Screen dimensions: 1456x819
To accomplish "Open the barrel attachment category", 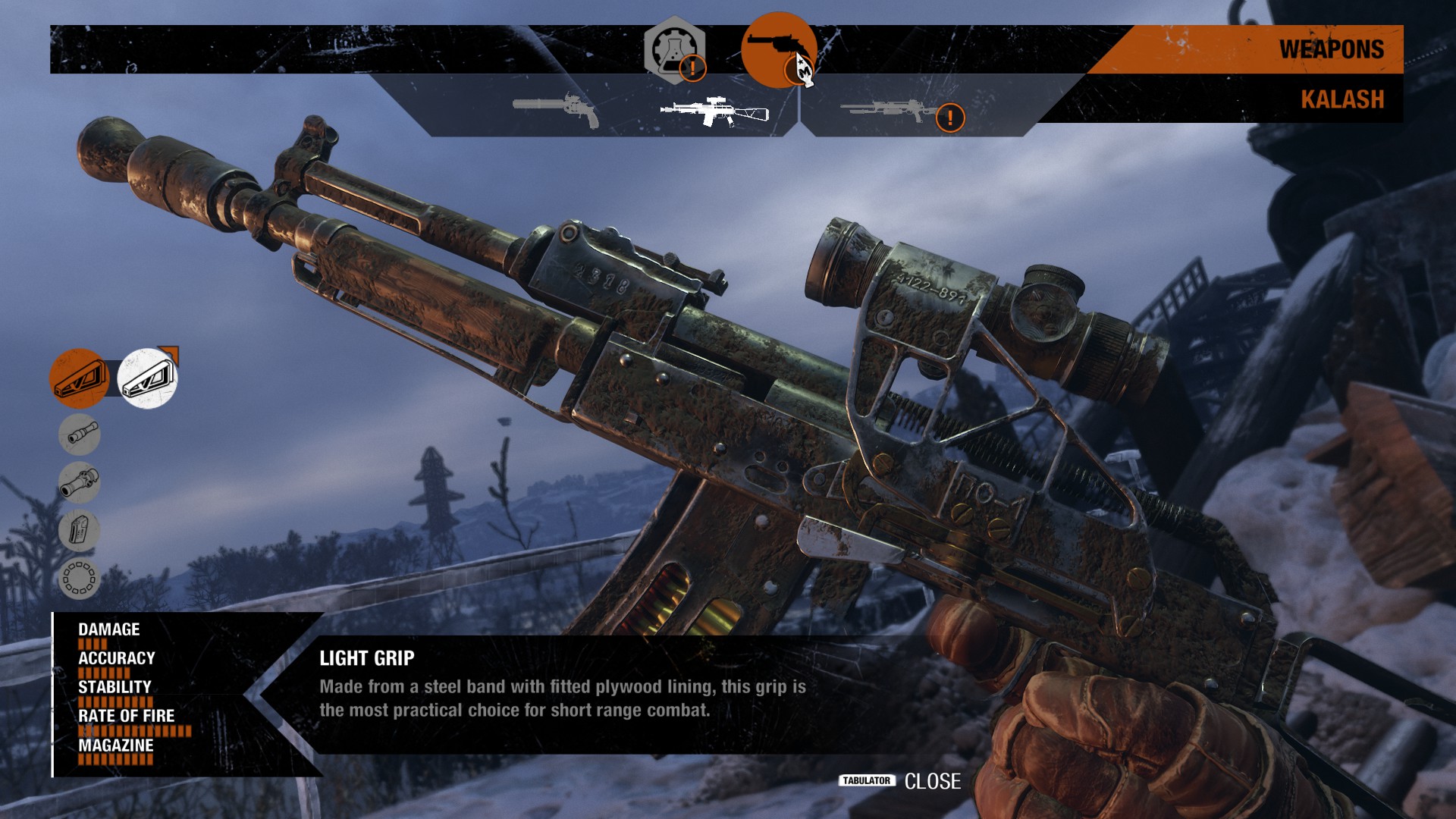I will click(80, 435).
